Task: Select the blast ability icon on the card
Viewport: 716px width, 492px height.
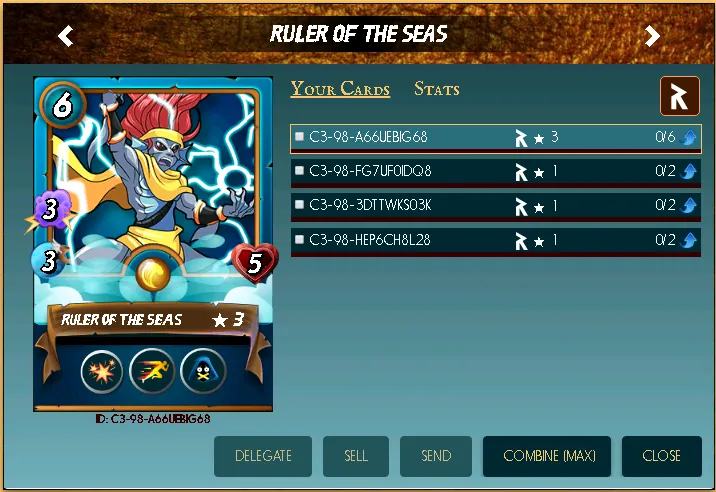Action: [x=101, y=372]
